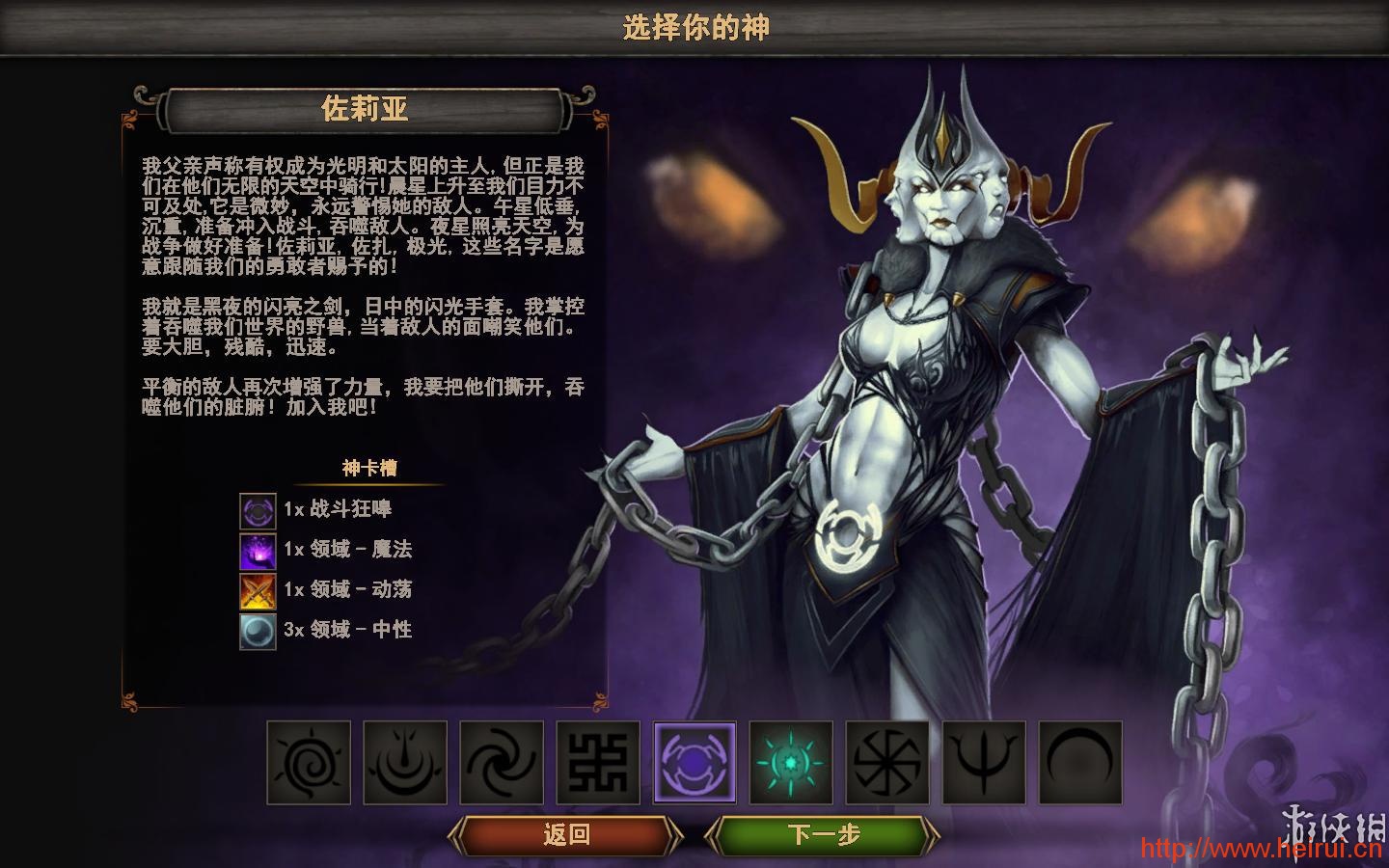Pick the swirling vortex god emblem
The width and height of the screenshot is (1389, 868).
[502, 762]
